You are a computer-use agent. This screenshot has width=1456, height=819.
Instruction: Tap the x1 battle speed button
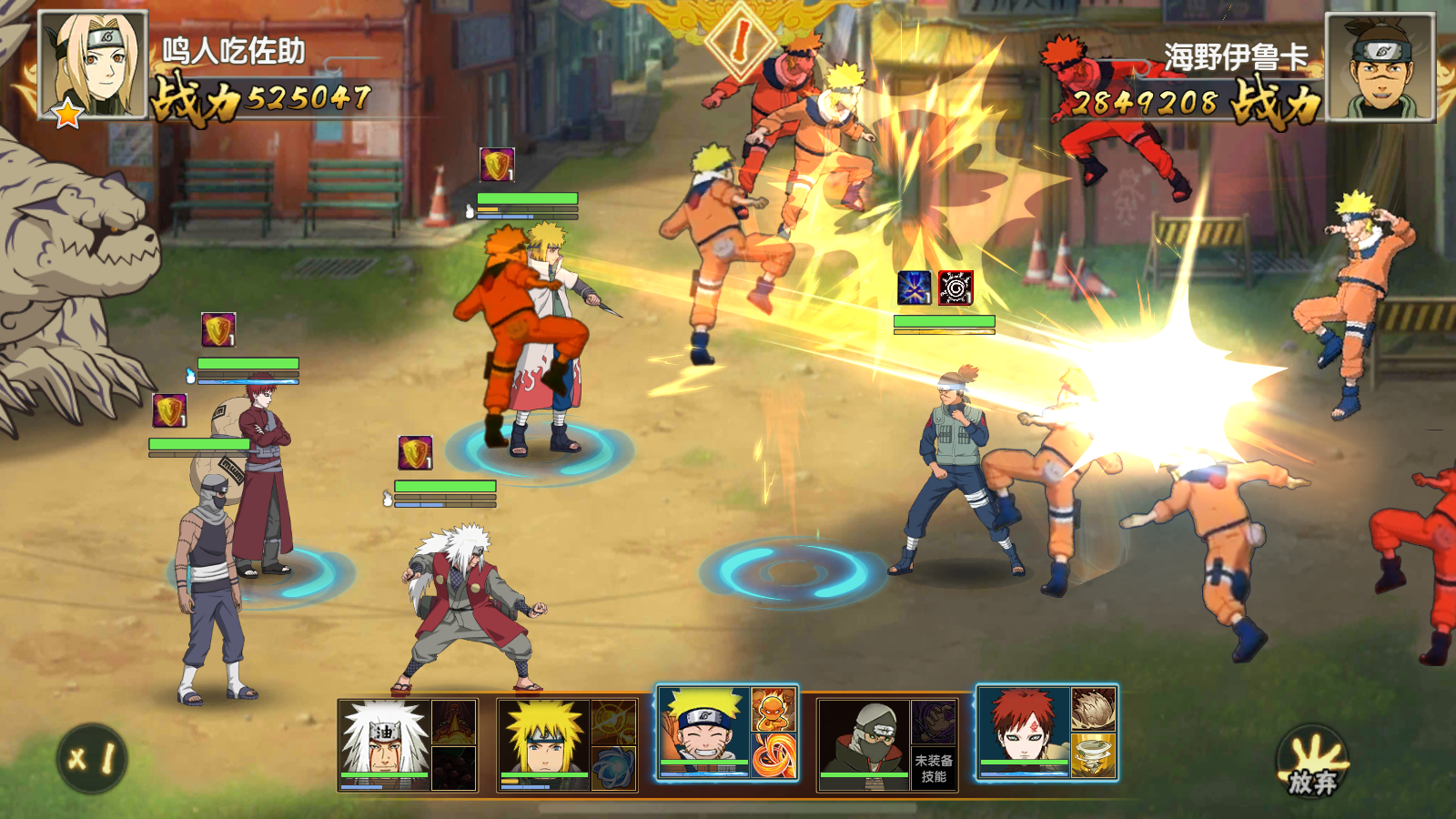pyautogui.click(x=92, y=758)
